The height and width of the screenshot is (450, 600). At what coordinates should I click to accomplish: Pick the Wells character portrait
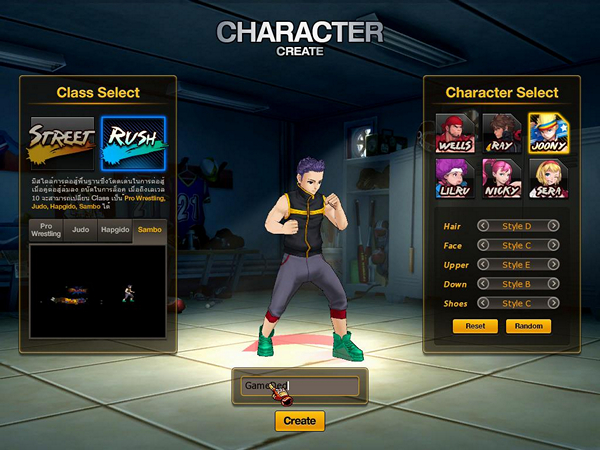[x=455, y=131]
